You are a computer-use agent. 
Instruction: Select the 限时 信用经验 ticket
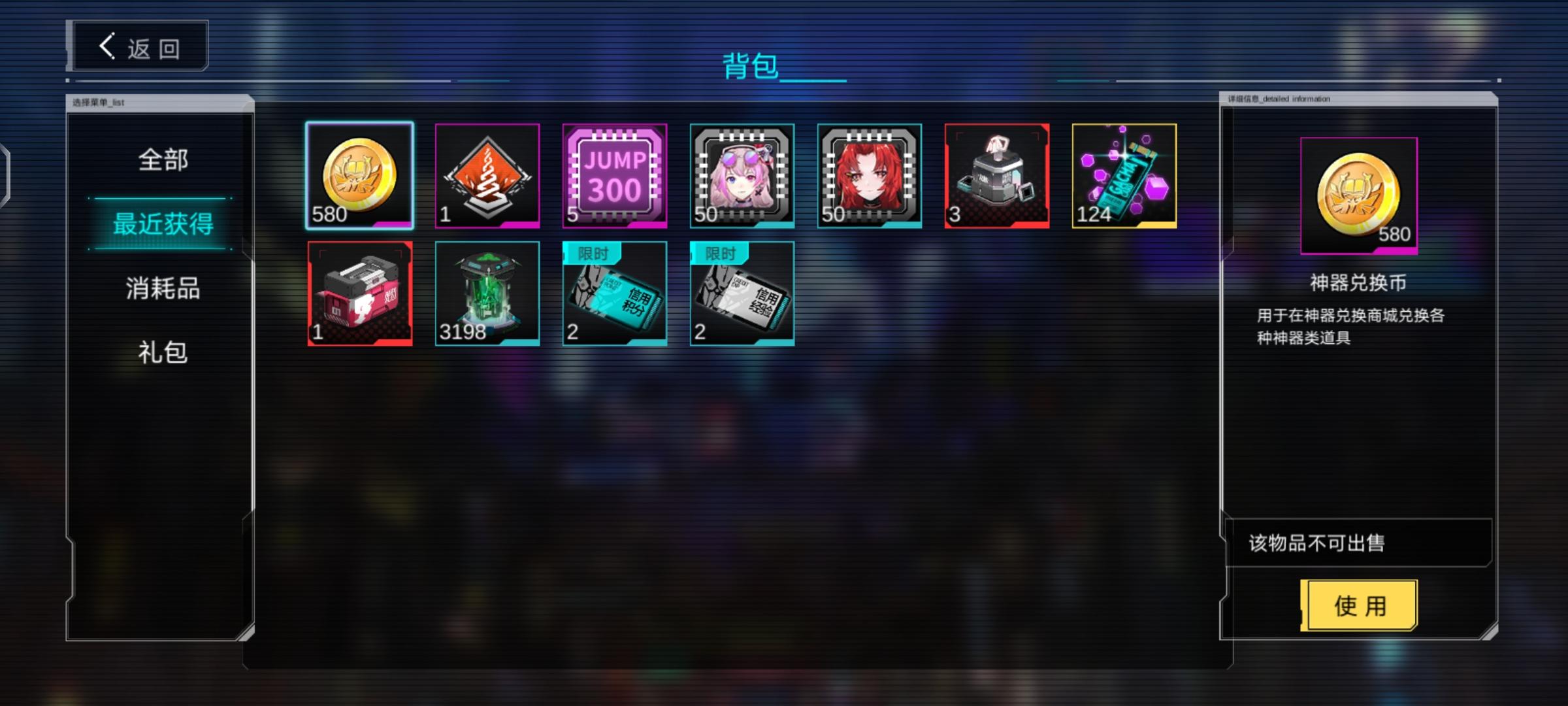(x=741, y=293)
